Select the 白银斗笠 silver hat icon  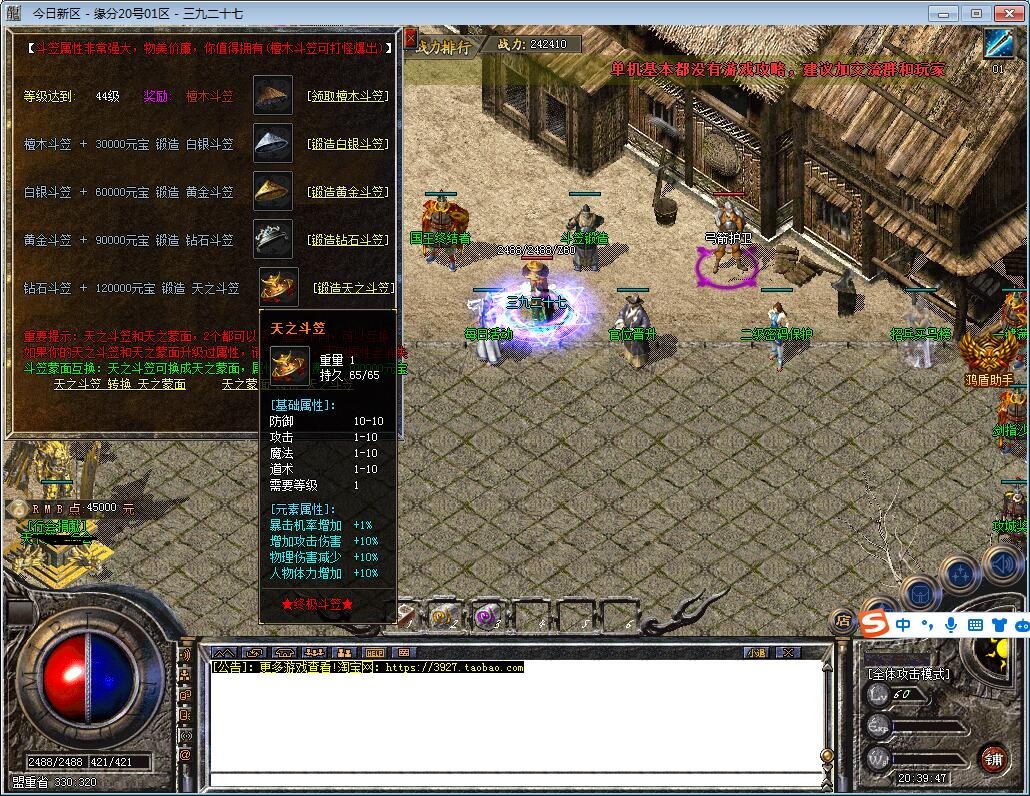click(272, 143)
